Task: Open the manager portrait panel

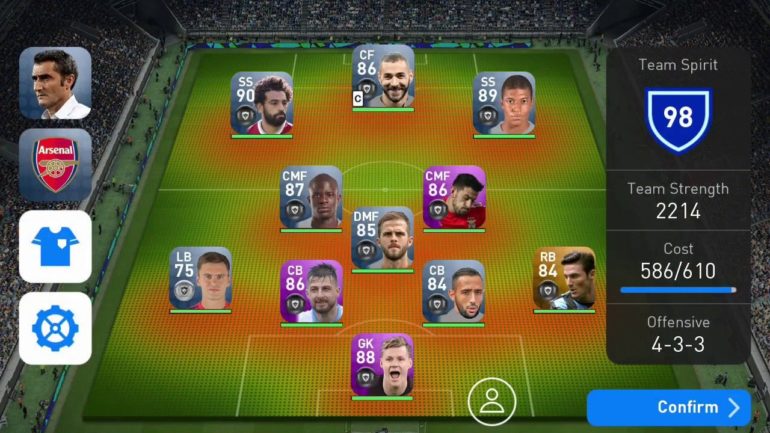Action: pos(55,83)
